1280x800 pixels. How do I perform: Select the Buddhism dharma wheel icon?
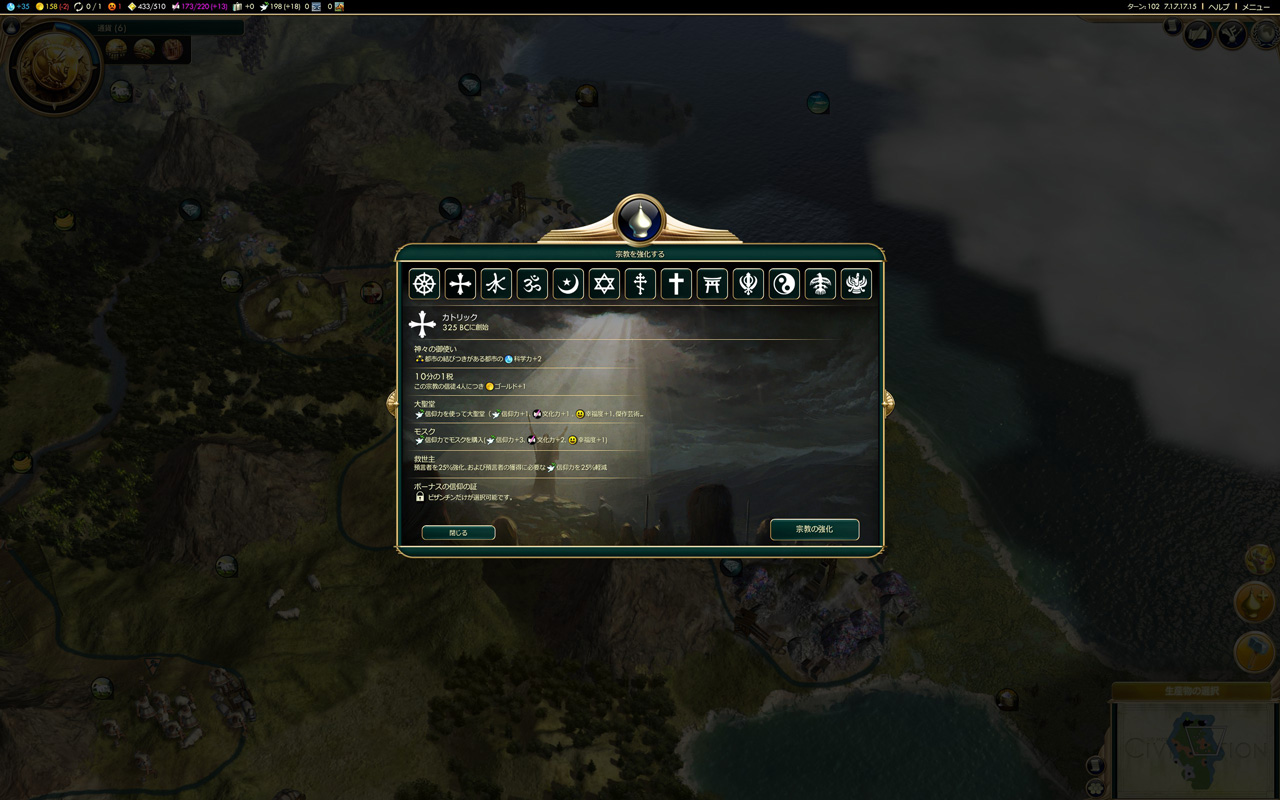pyautogui.click(x=424, y=284)
